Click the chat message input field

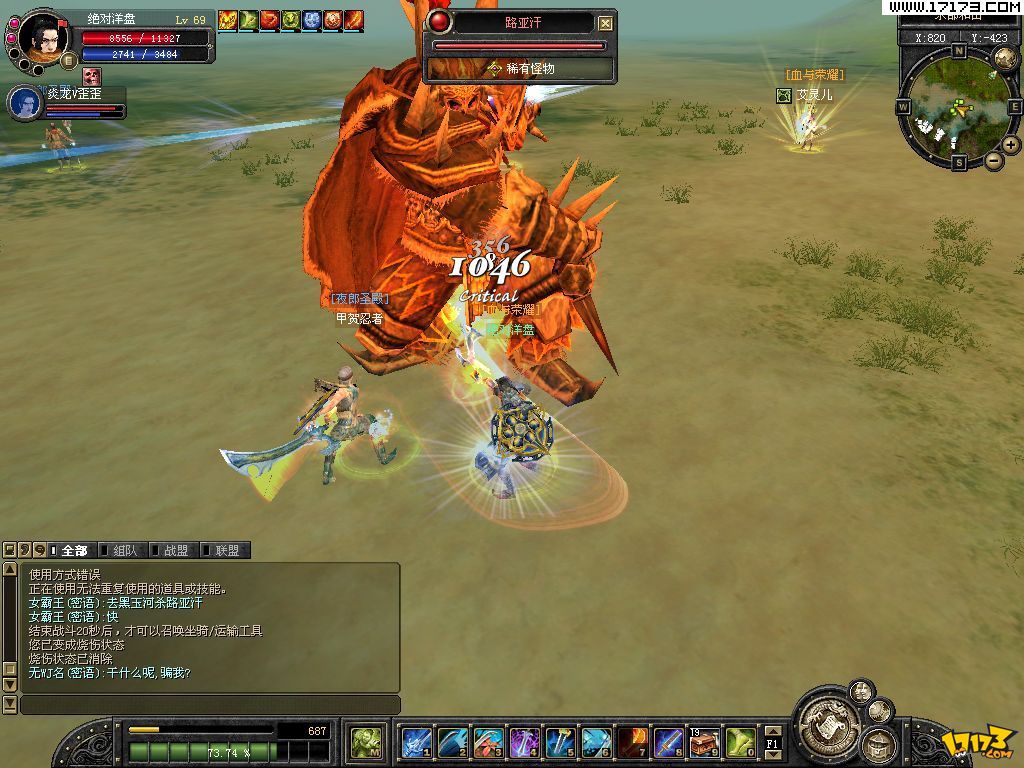[x=210, y=705]
